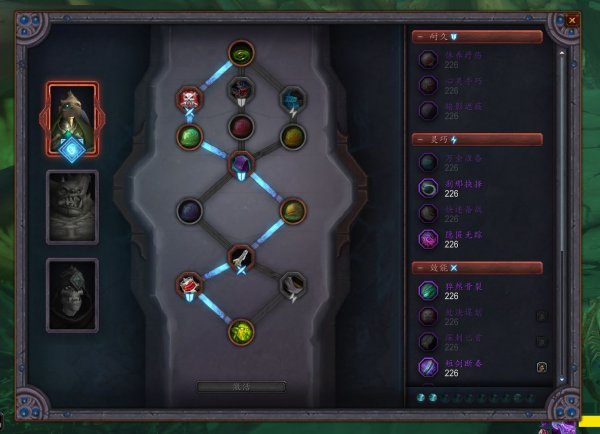Screen dimensions: 600x434
Task: Collapse the 耐久 conduit section
Action: (x=419, y=37)
